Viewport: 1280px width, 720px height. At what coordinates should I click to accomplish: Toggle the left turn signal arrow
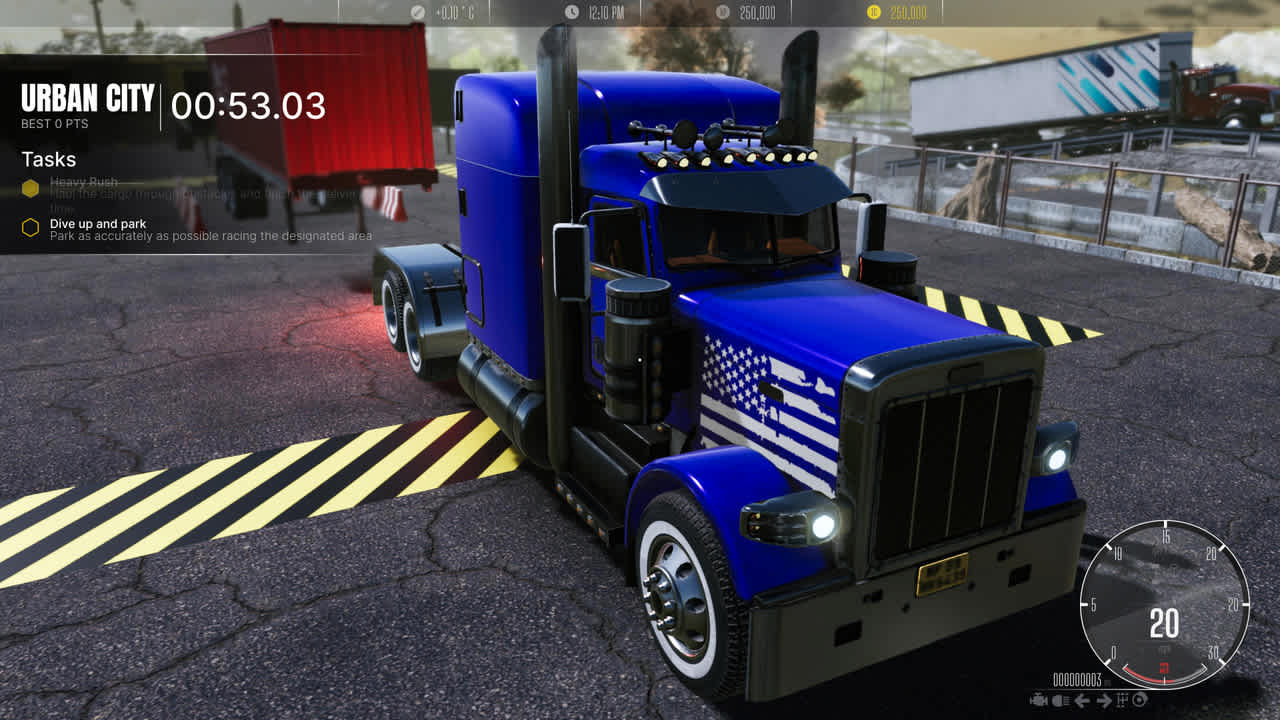tap(1082, 700)
